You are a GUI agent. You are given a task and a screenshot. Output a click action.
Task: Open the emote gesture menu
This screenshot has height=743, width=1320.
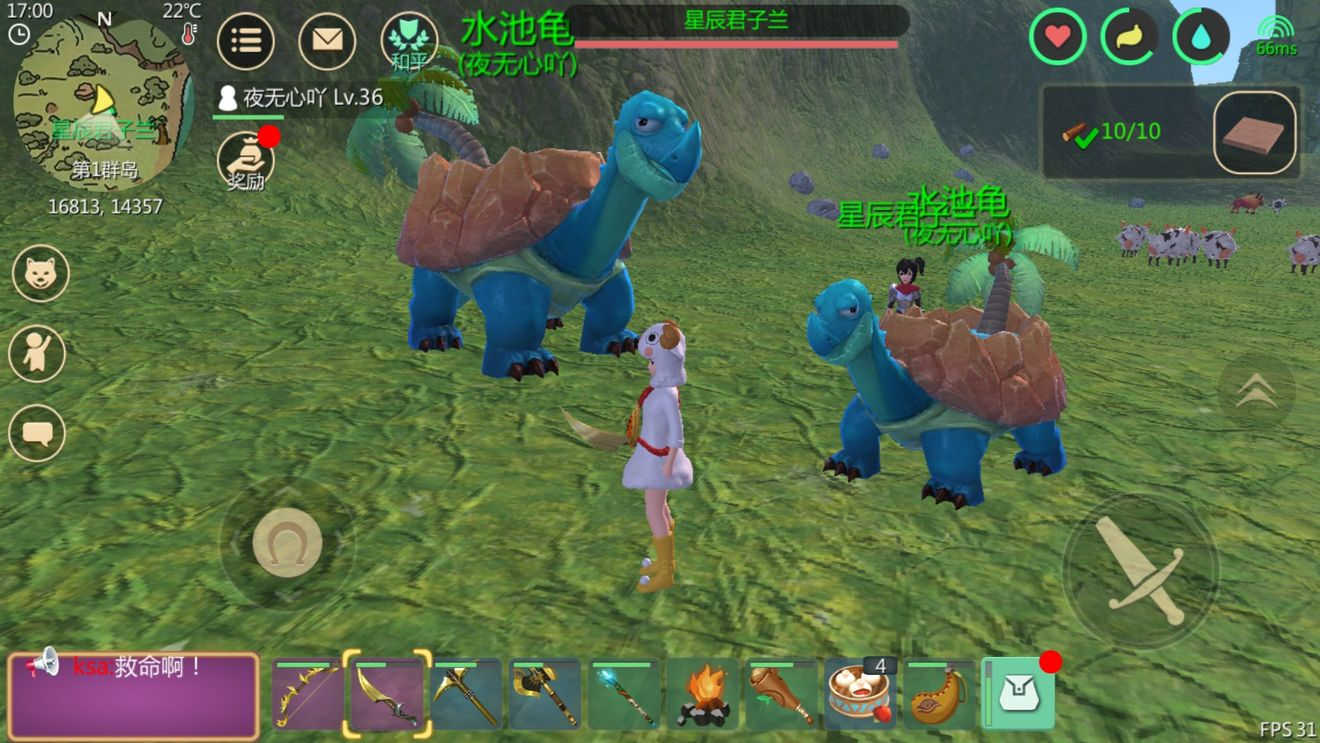point(37,353)
